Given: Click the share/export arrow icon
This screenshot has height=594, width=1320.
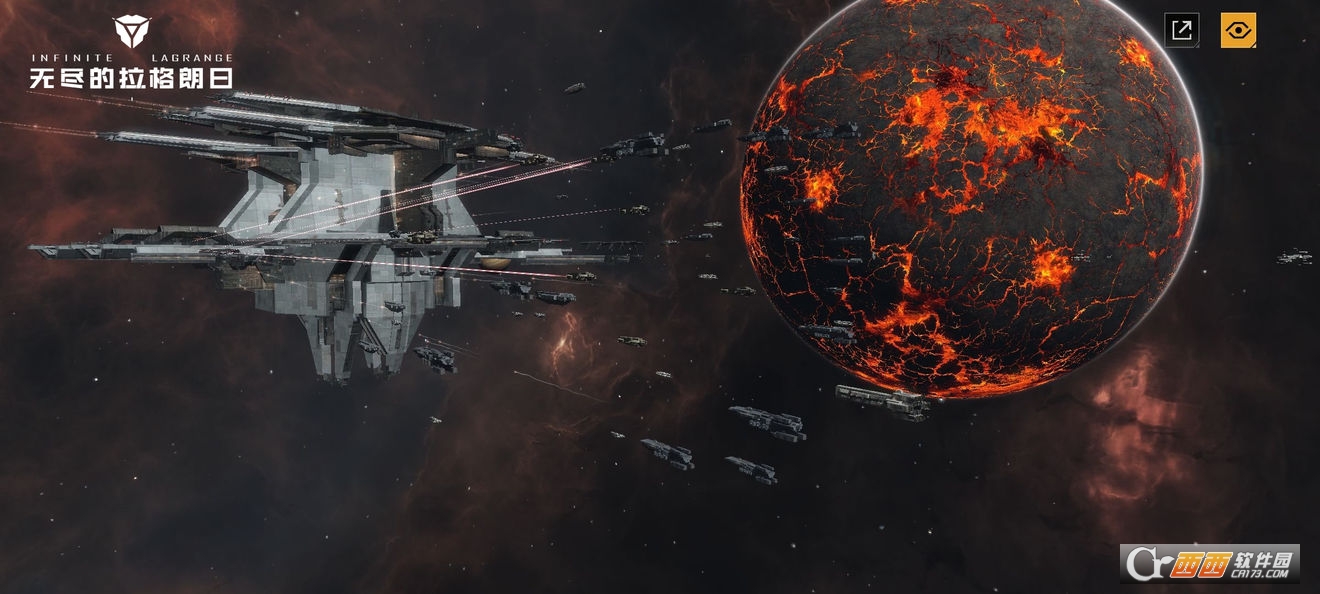Looking at the screenshot, I should [x=1181, y=30].
